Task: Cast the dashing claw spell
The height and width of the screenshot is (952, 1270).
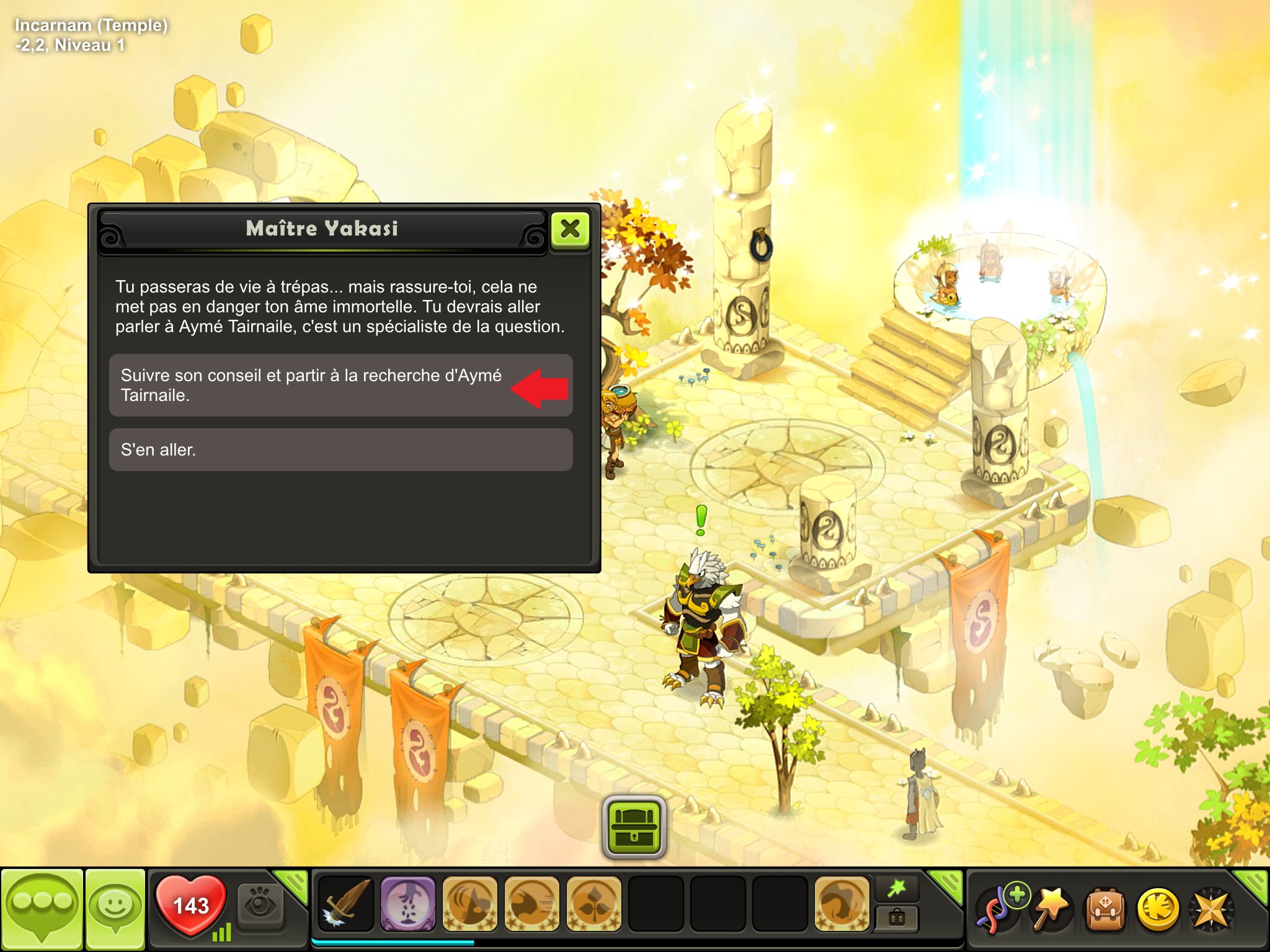Action: click(531, 904)
